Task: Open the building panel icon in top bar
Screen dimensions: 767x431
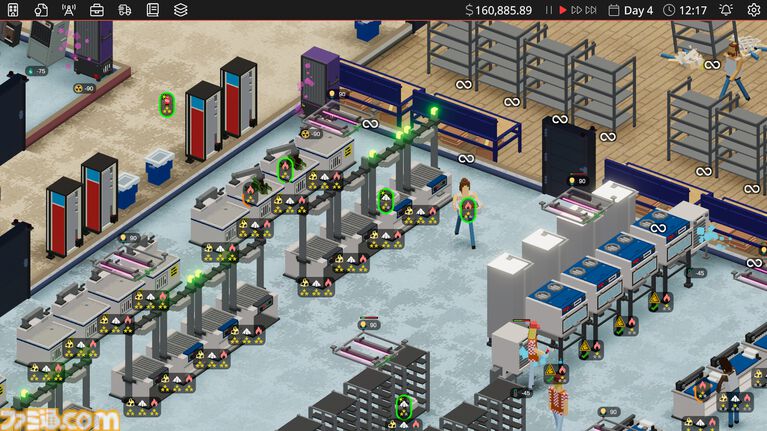Action: coord(13,10)
